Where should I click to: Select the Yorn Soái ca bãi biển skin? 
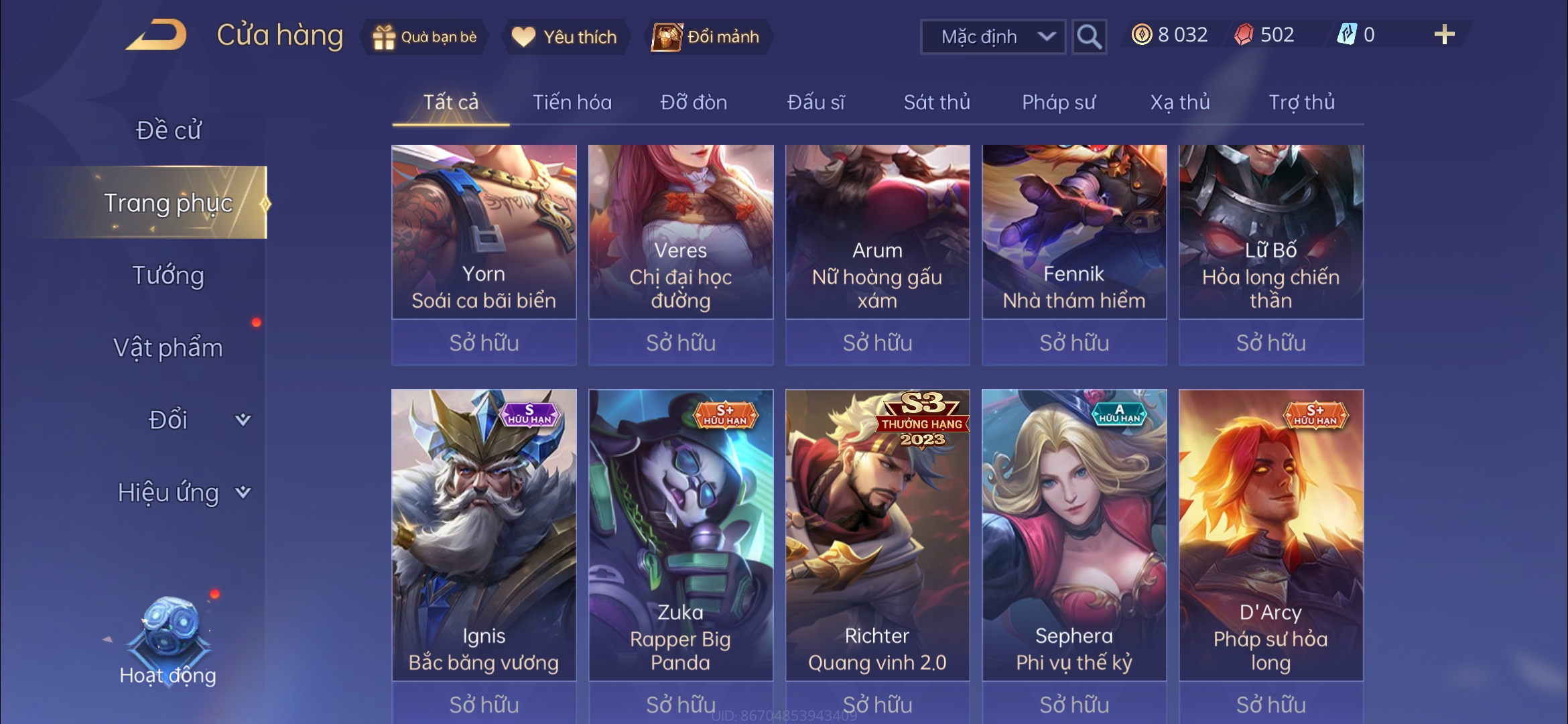pyautogui.click(x=484, y=232)
